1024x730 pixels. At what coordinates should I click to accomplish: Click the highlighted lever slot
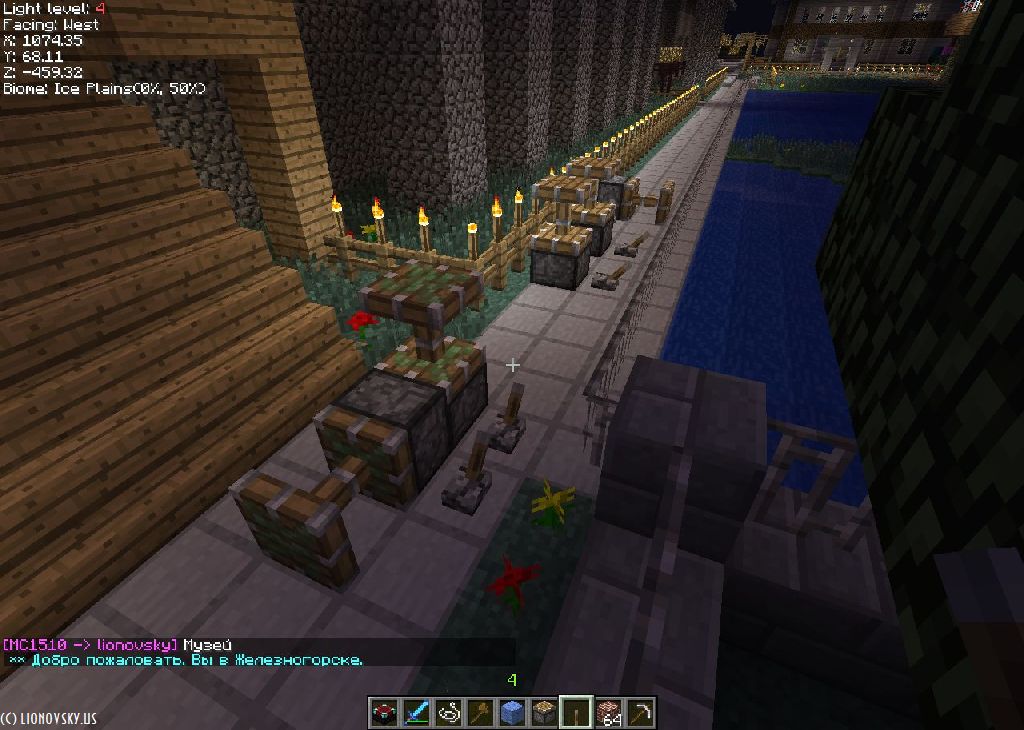pyautogui.click(x=575, y=712)
